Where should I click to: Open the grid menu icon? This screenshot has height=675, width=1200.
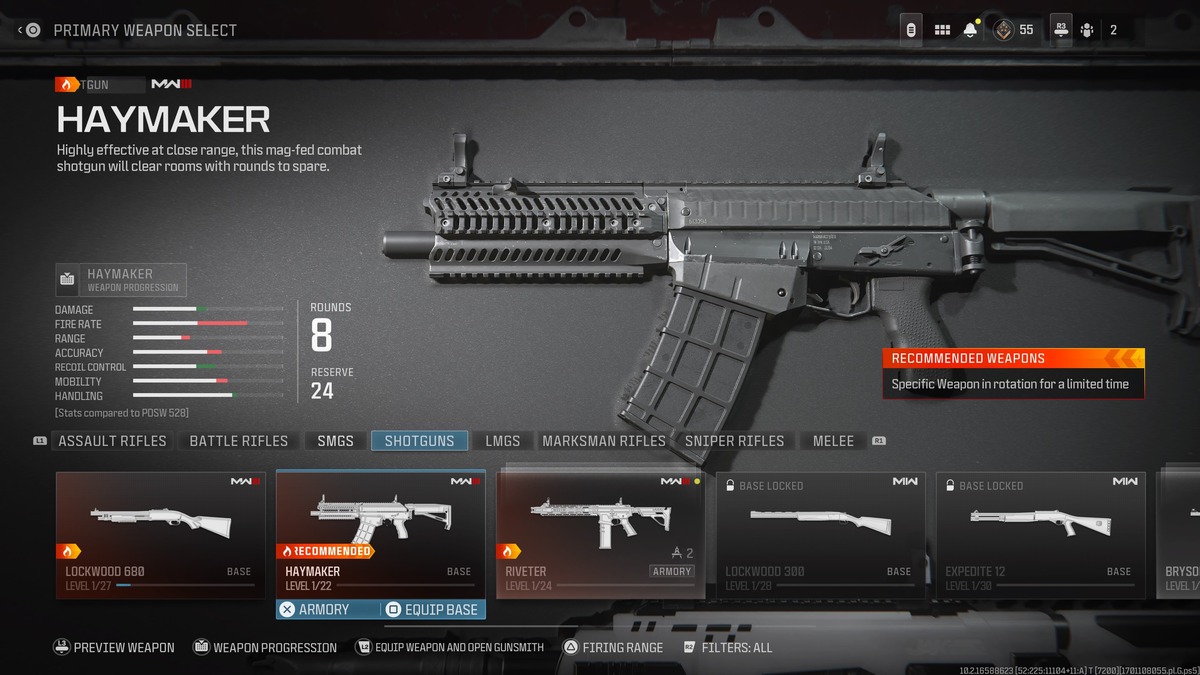(x=942, y=30)
